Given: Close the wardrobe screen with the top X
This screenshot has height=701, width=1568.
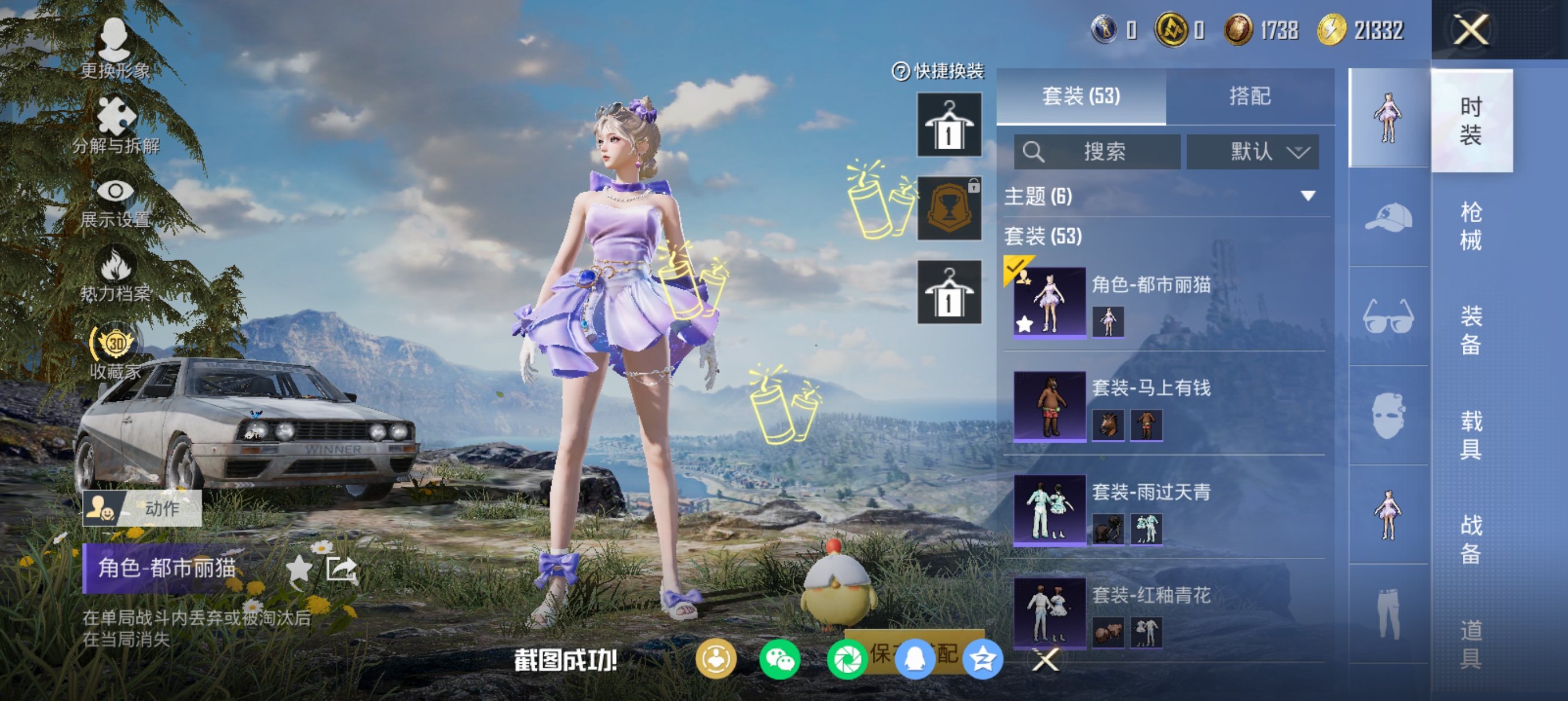Looking at the screenshot, I should (1471, 30).
